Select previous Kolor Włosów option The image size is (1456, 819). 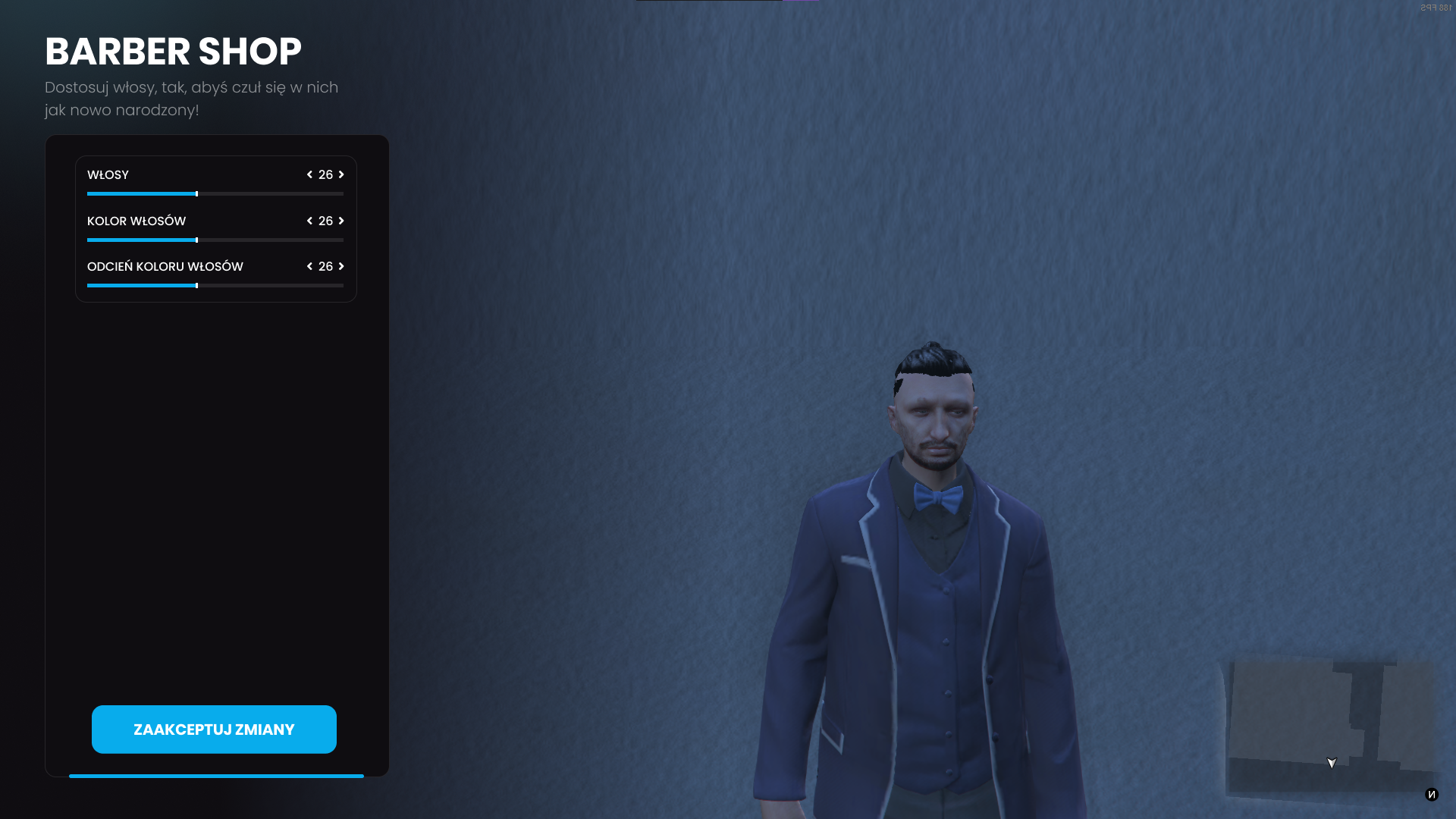[x=309, y=221]
